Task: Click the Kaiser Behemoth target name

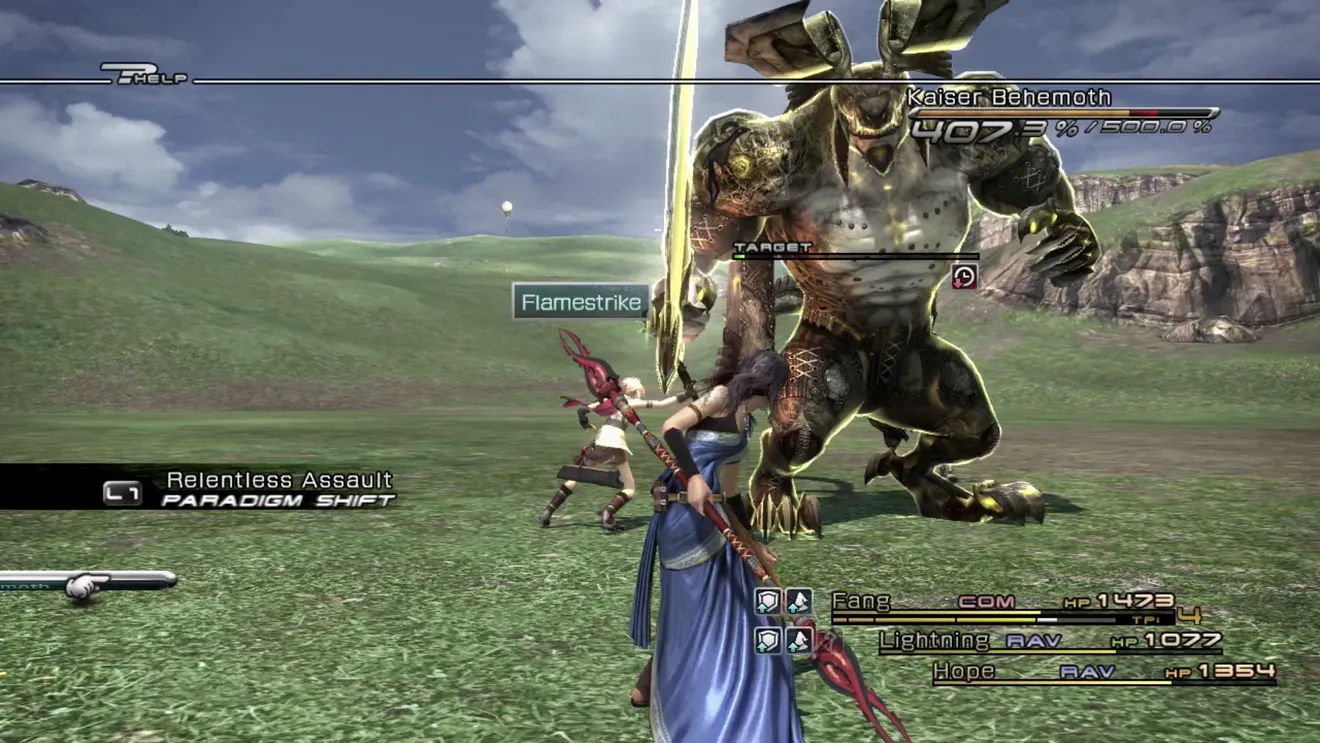Action: coord(1008,98)
